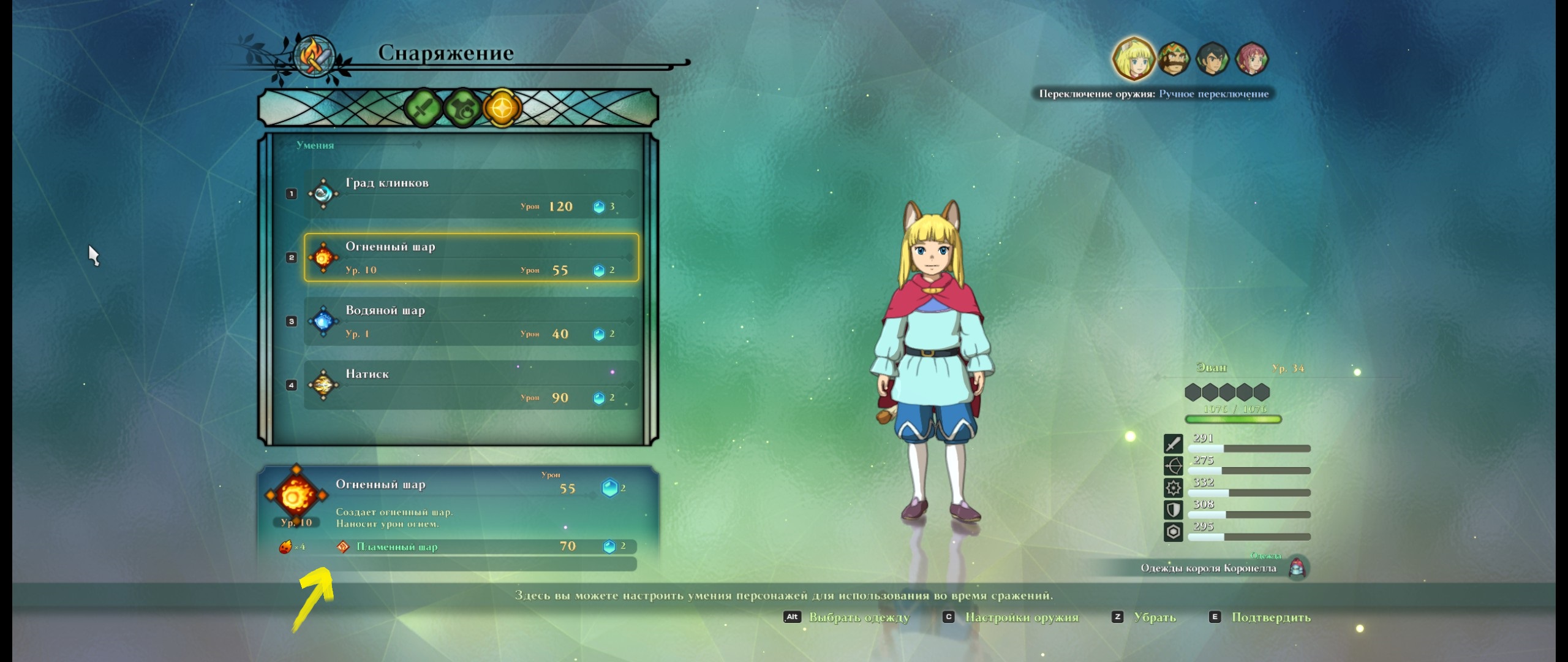
Task: Open the armor equipment tab
Action: (462, 108)
